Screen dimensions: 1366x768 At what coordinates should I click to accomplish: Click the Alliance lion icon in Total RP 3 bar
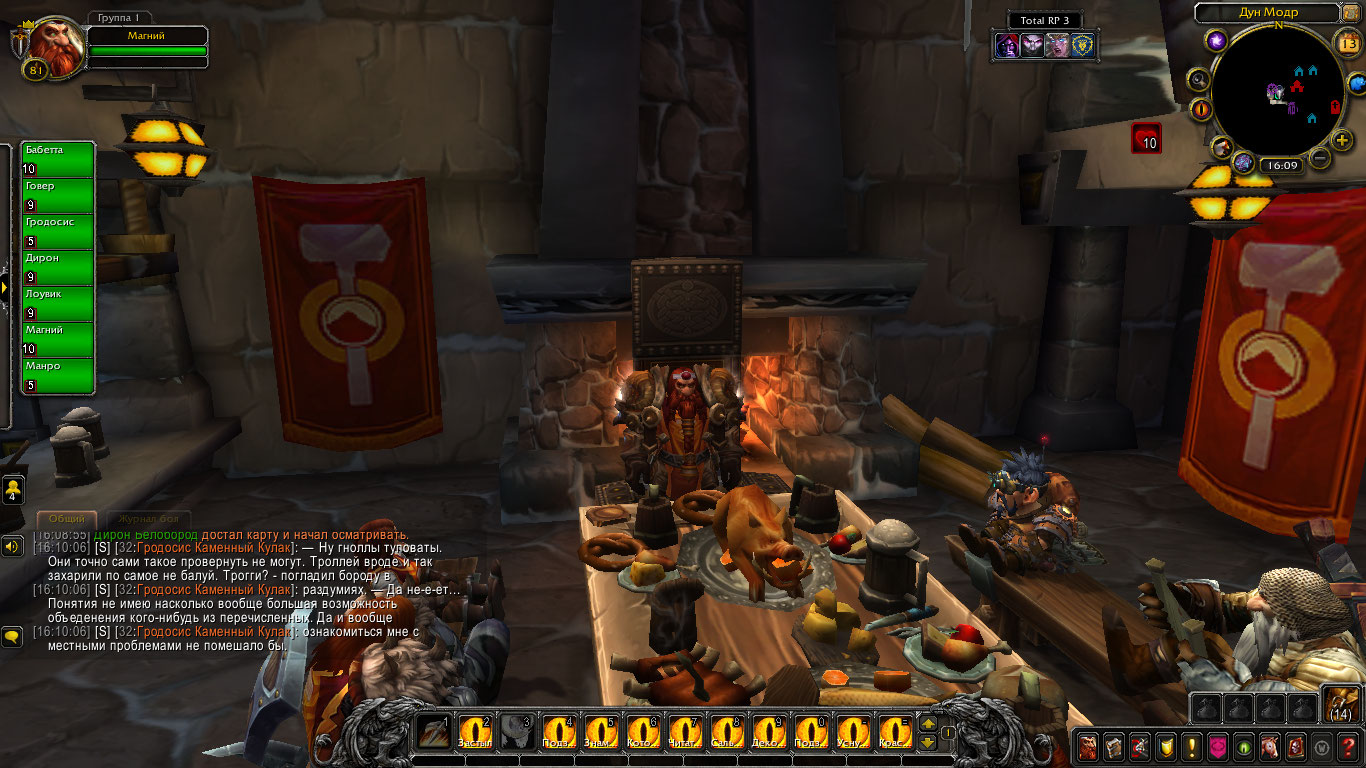1083,45
